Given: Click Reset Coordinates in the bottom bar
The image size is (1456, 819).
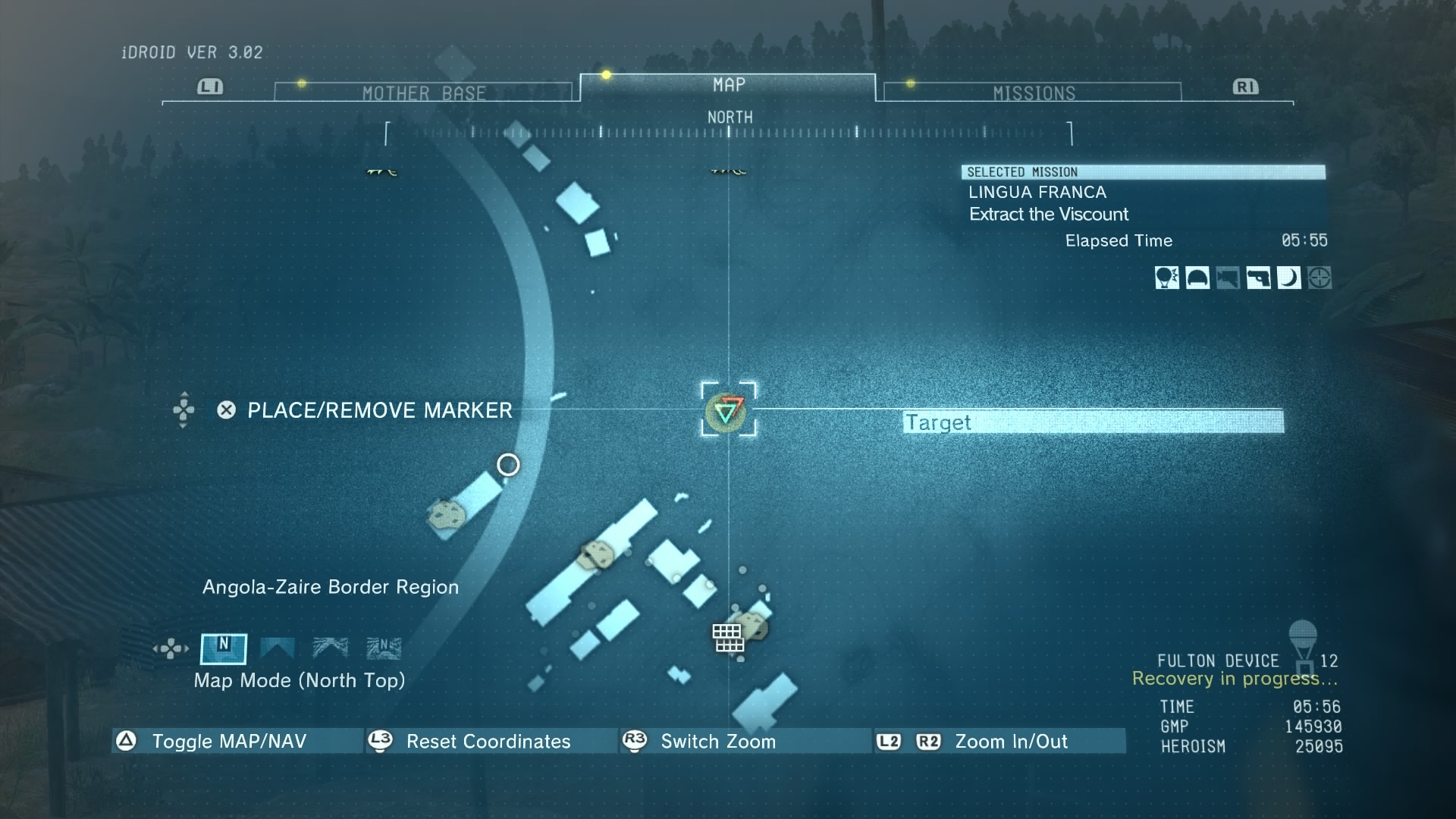Looking at the screenshot, I should (x=488, y=742).
